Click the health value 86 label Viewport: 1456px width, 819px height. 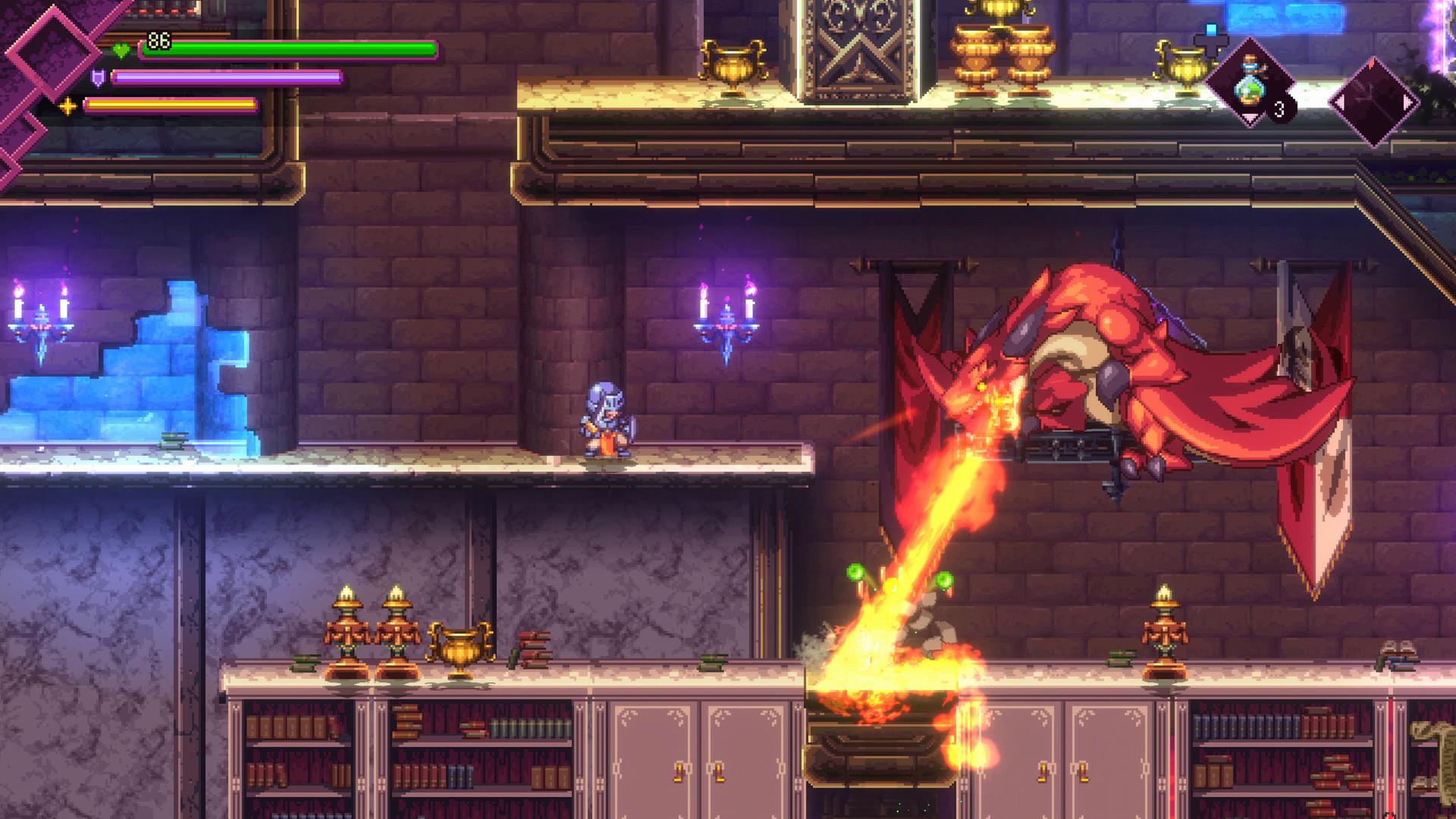coord(158,39)
